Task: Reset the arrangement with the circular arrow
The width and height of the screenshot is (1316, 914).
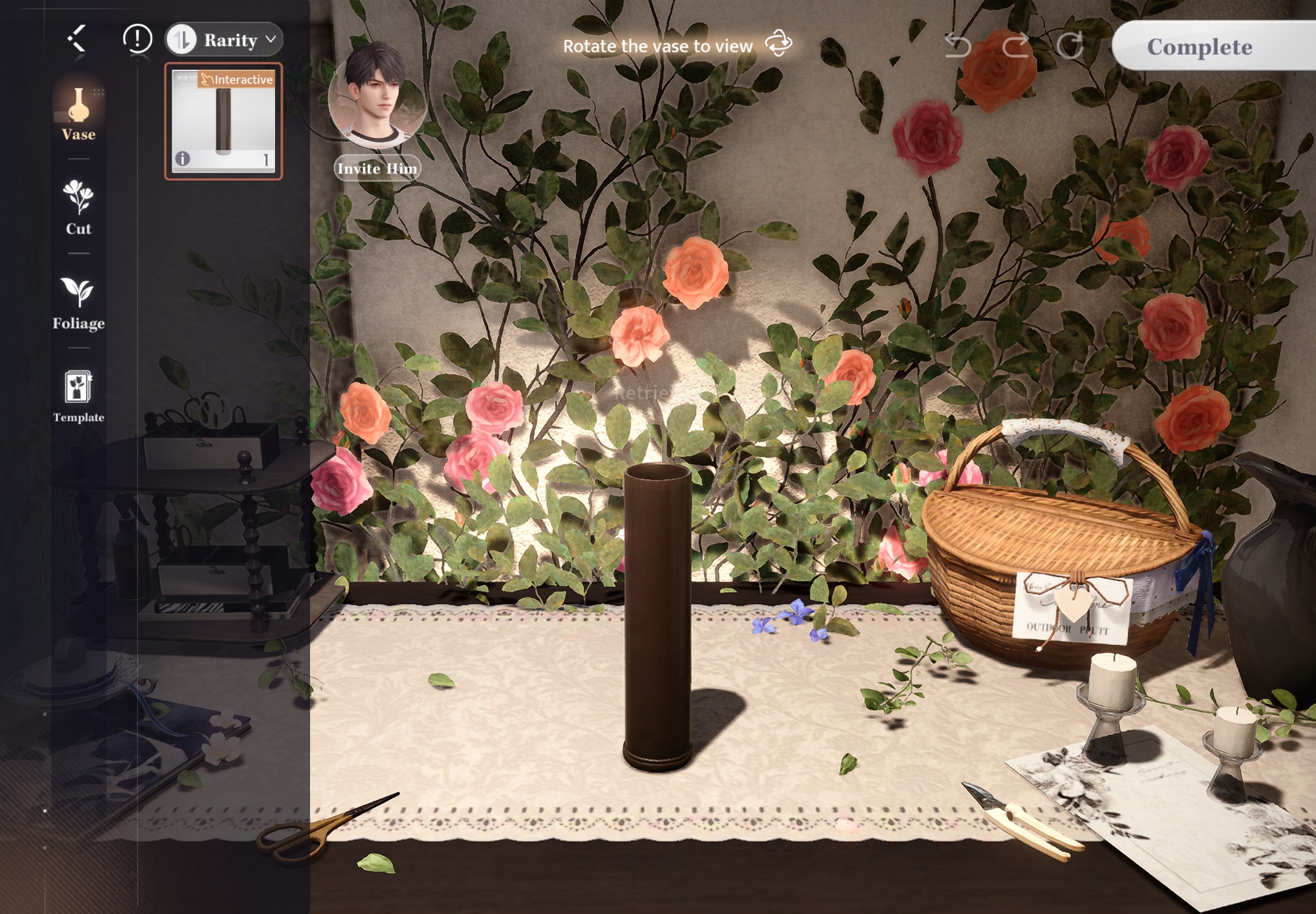Action: (x=1070, y=45)
